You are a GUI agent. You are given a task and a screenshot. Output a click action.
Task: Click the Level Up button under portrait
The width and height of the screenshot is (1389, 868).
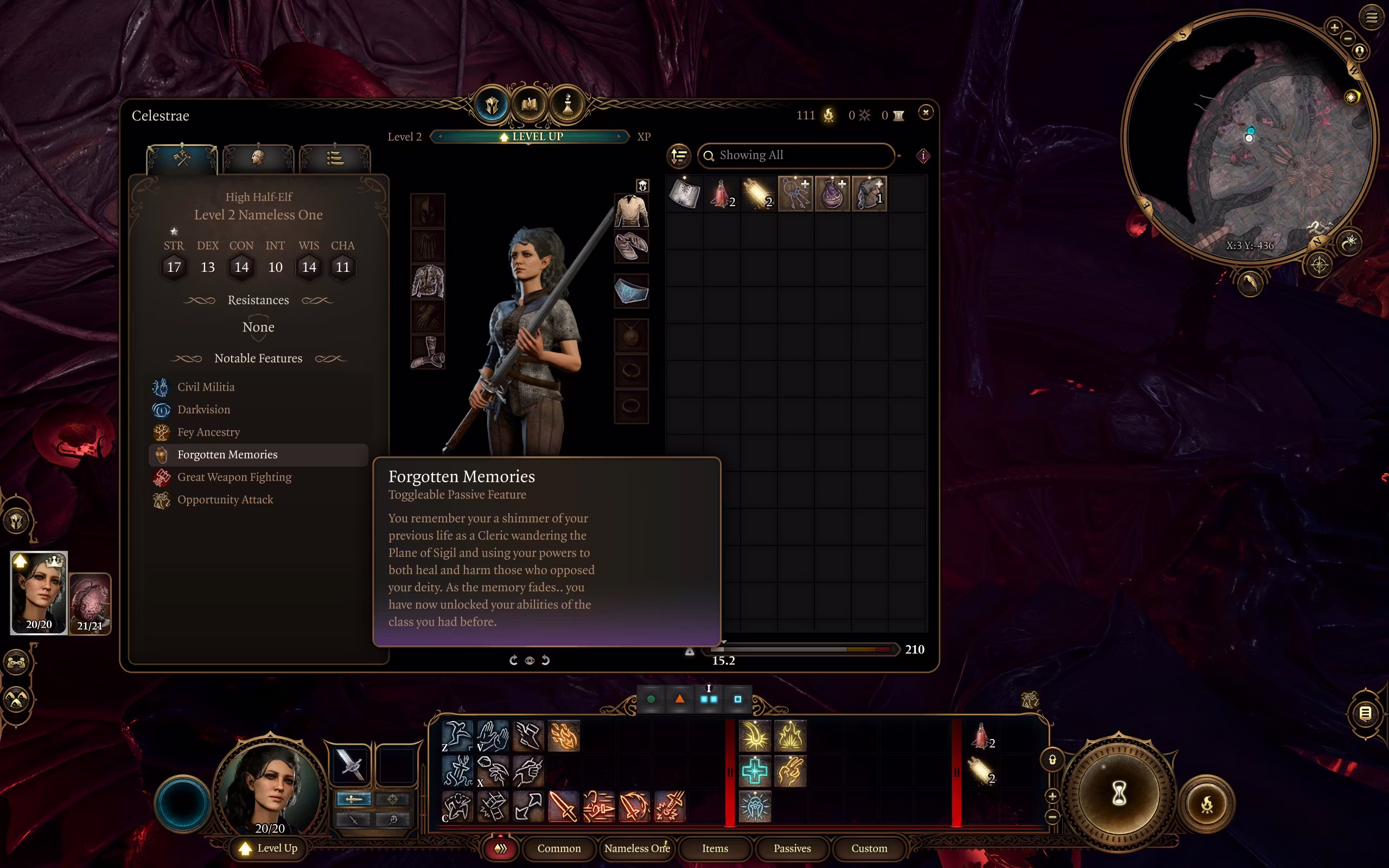click(x=269, y=848)
